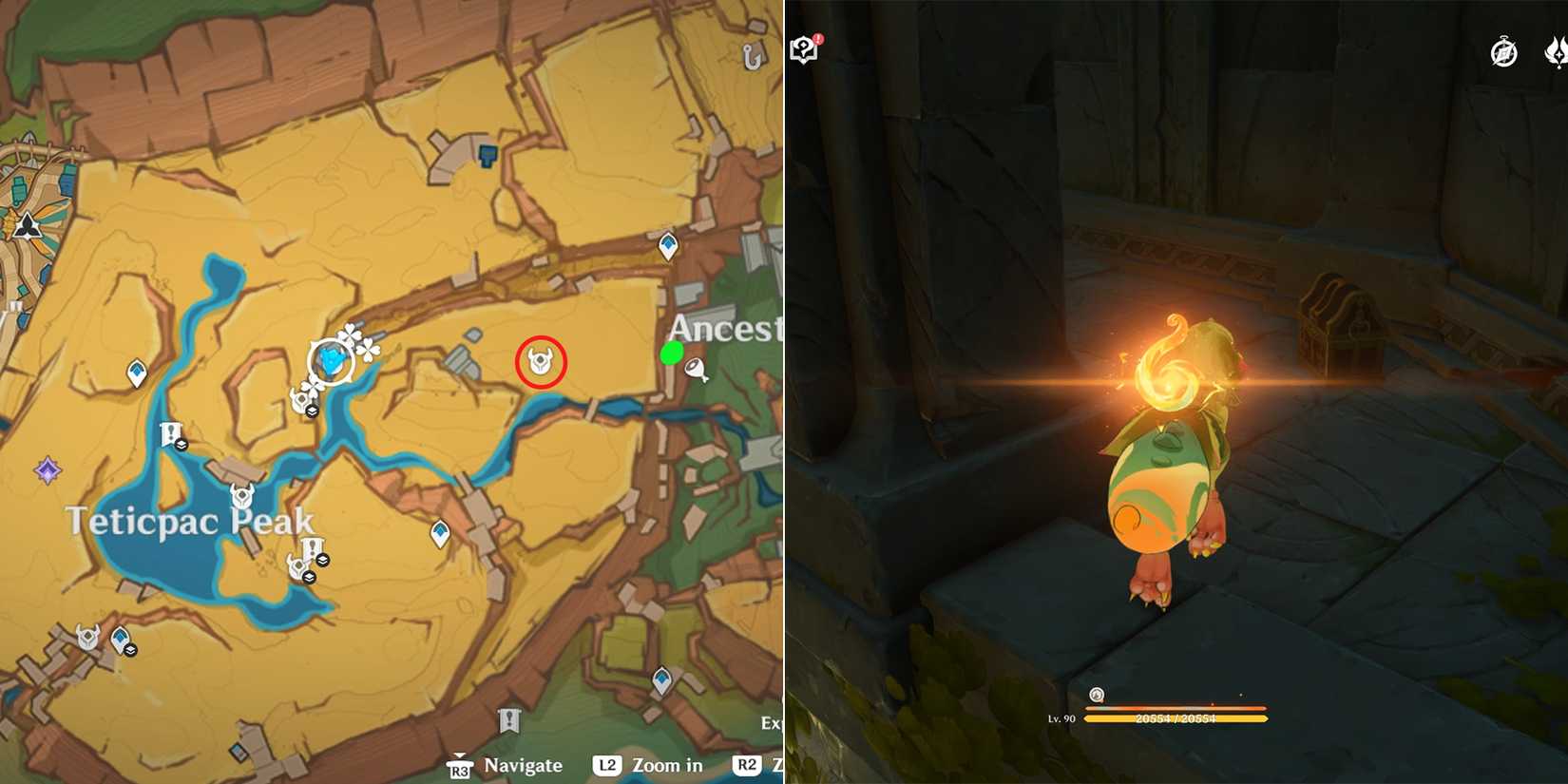Viewport: 1568px width, 784px height.
Task: Click the book marker below the player position
Action: click(x=310, y=411)
